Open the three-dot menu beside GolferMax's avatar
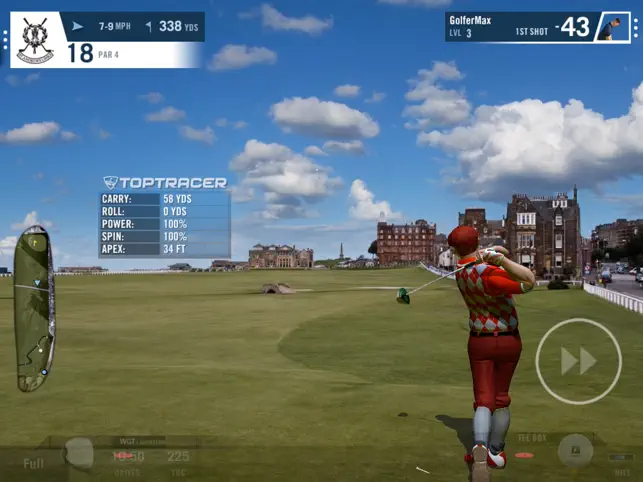 pyautogui.click(x=636, y=27)
